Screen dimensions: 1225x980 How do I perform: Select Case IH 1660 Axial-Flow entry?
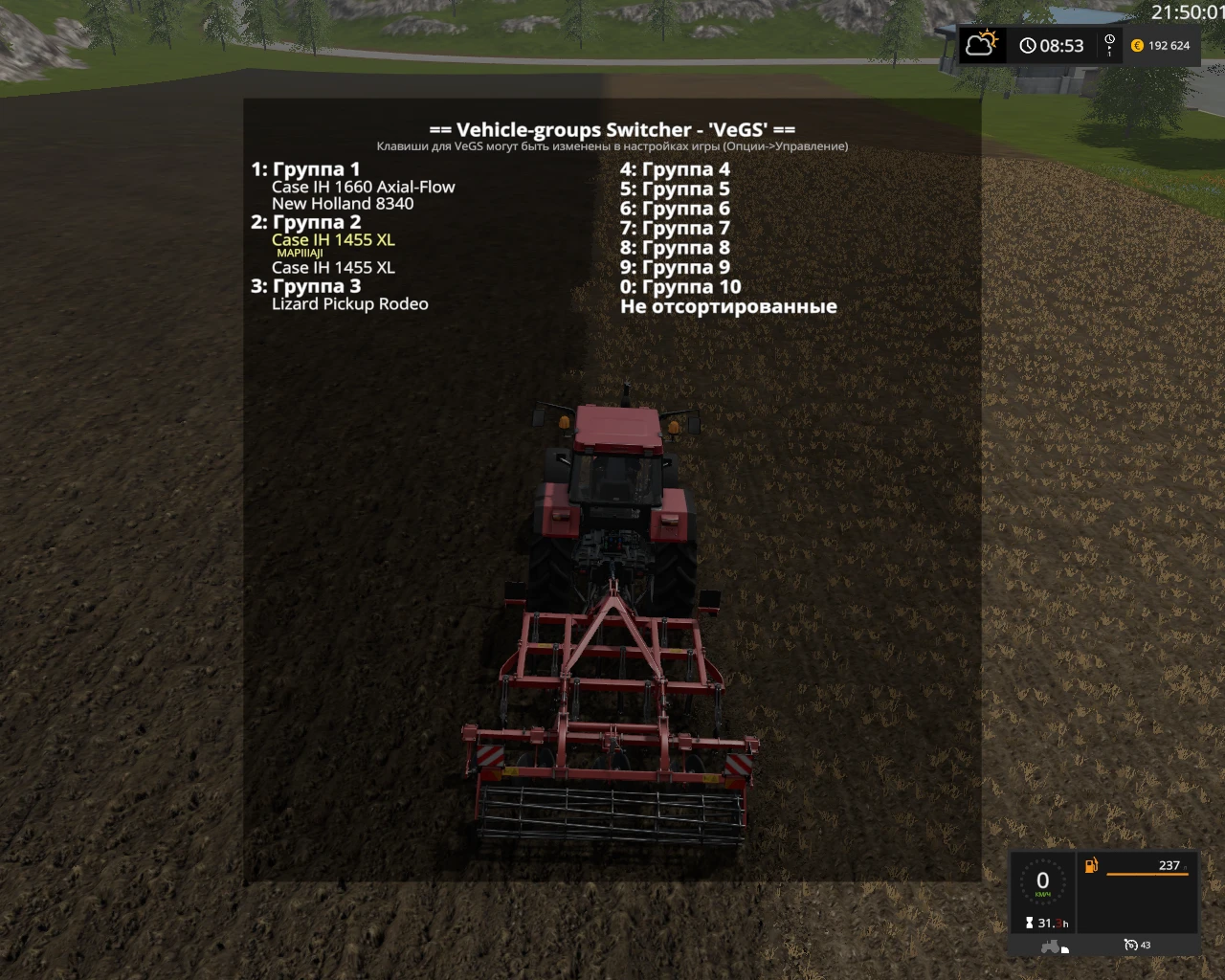click(365, 187)
